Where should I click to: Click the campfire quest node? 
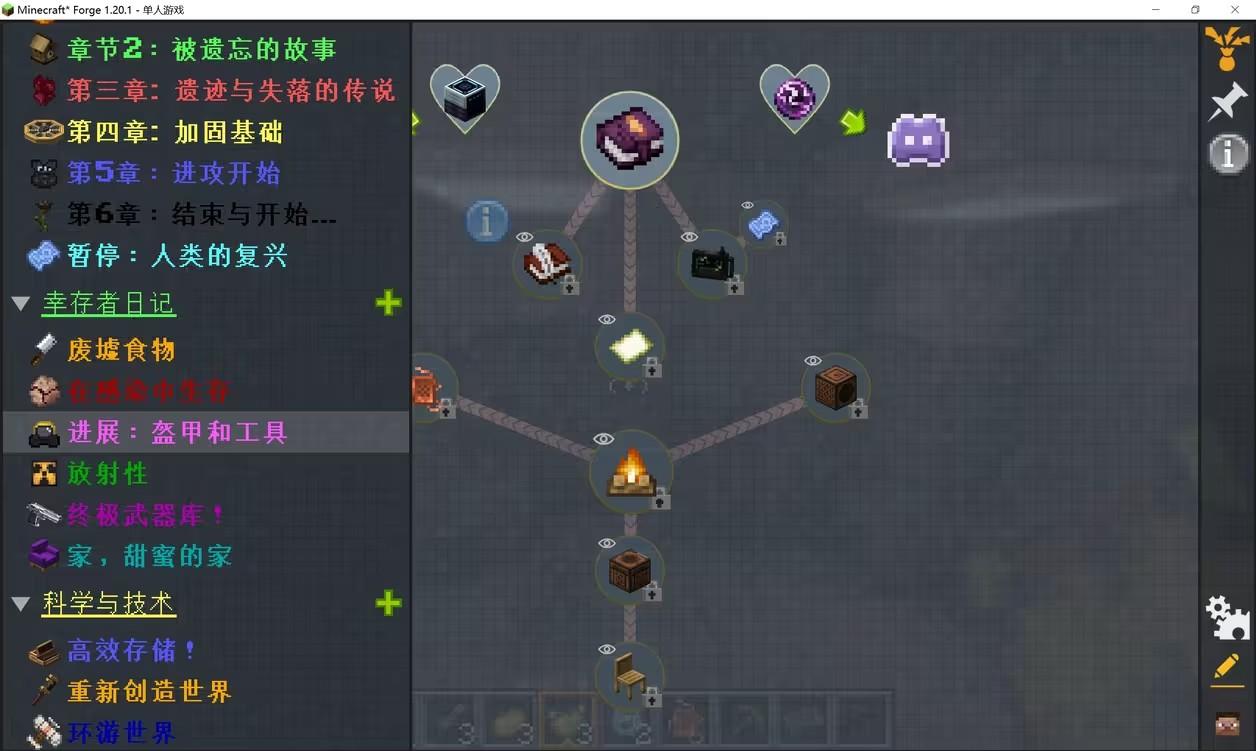coord(630,471)
